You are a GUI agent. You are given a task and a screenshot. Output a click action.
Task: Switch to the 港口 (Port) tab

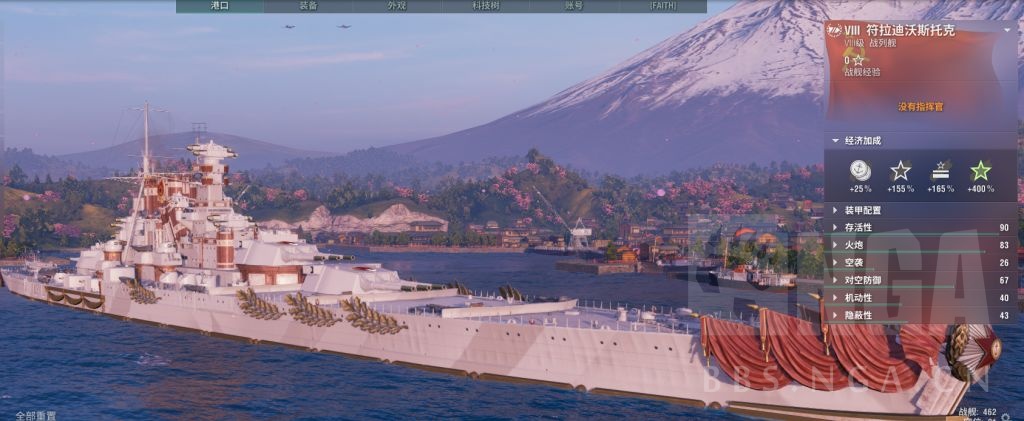coord(220,6)
